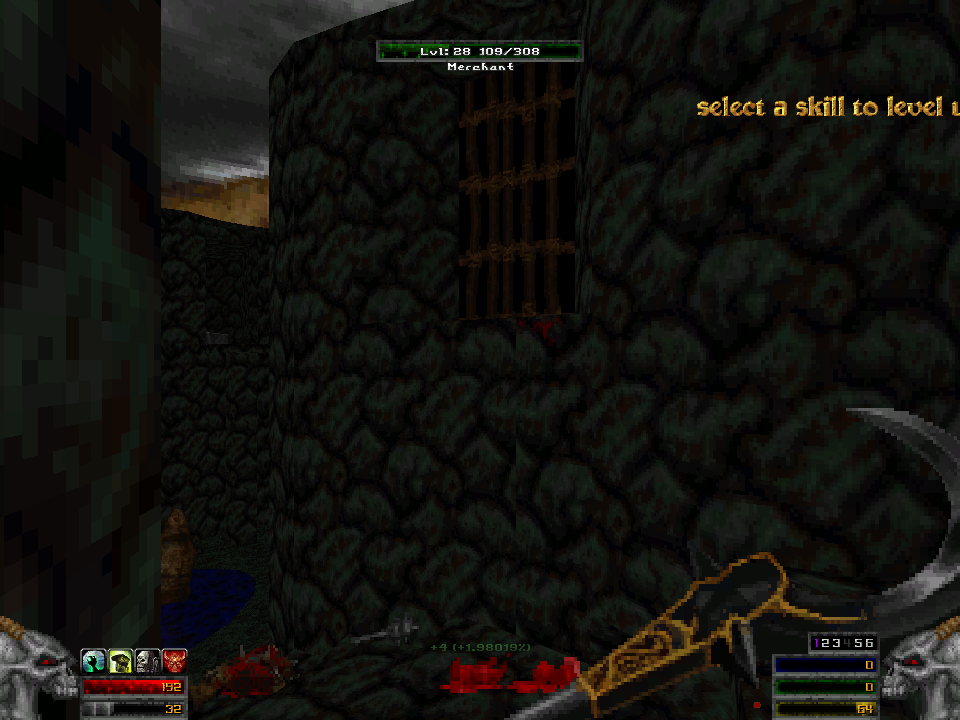The width and height of the screenshot is (960, 720).
Task: Select the green grasping hand skill icon
Action: [94, 660]
